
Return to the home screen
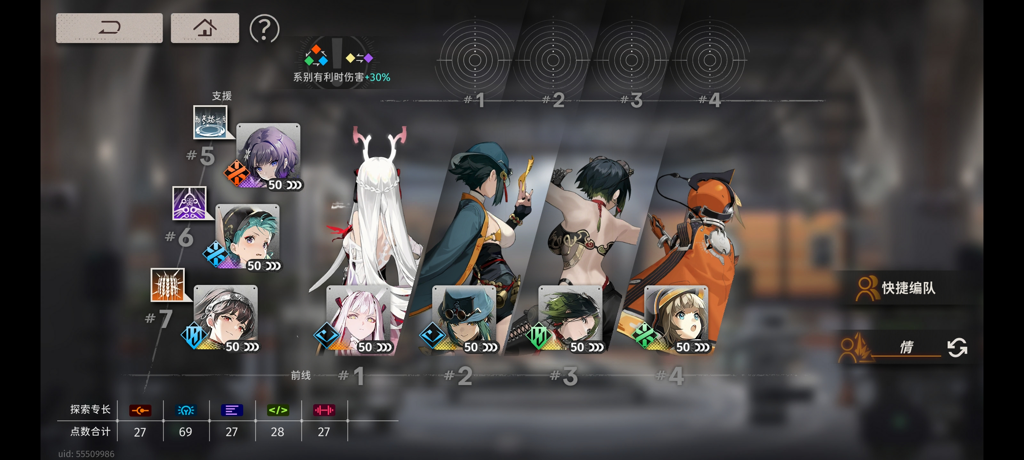tap(204, 28)
